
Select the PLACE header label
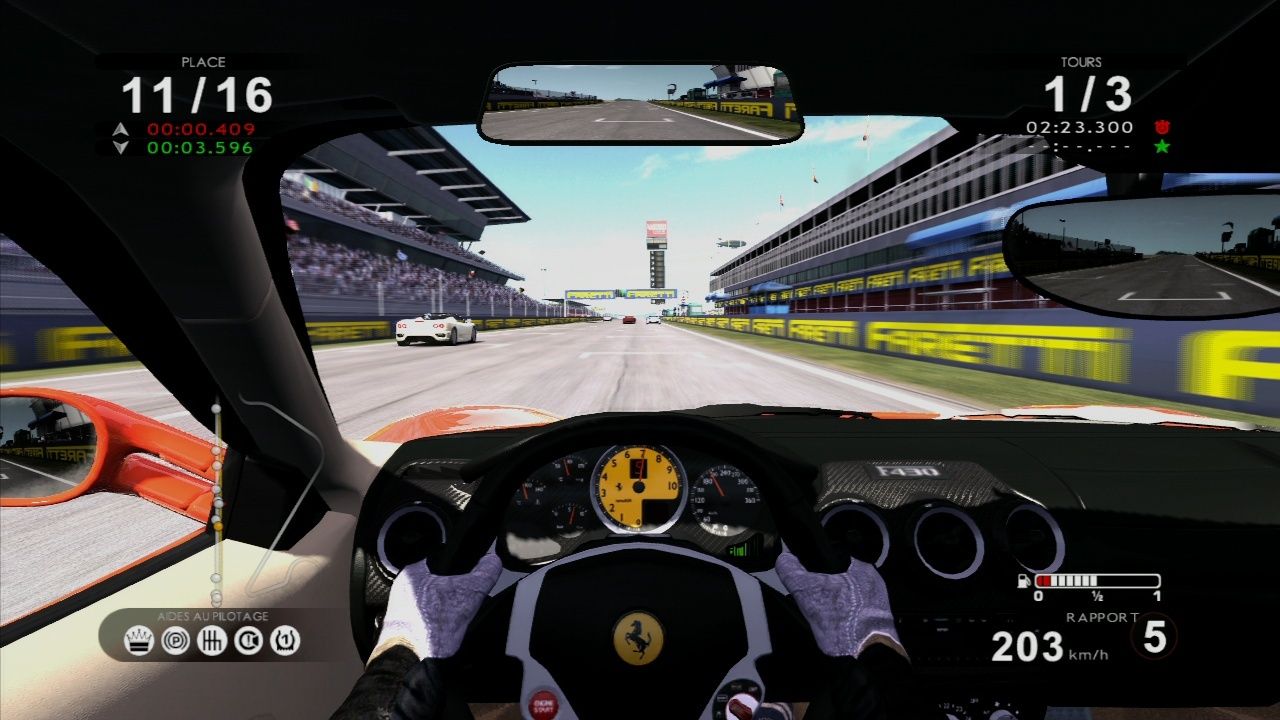coord(206,62)
